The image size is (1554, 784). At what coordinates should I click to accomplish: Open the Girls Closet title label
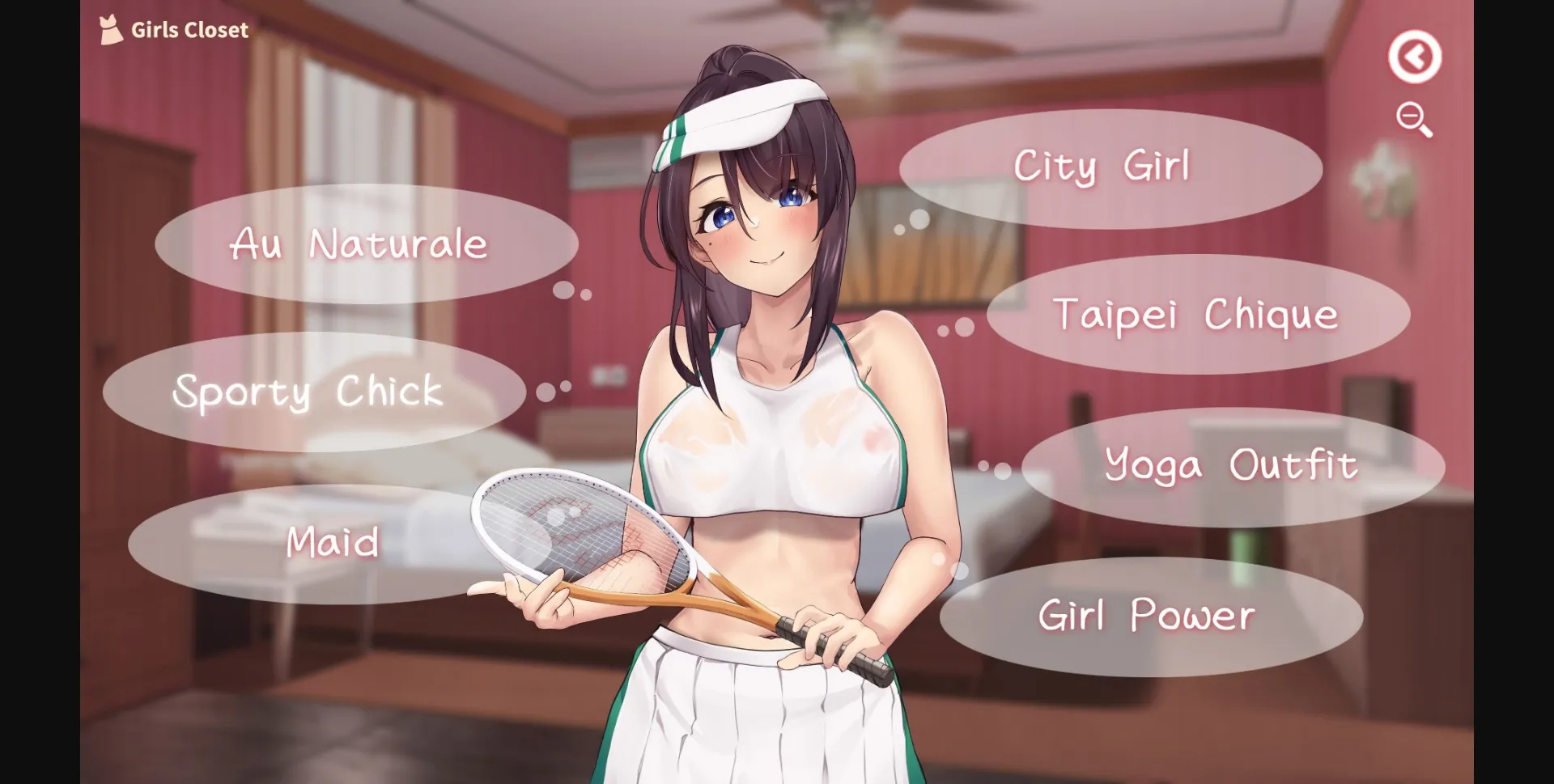[x=189, y=30]
